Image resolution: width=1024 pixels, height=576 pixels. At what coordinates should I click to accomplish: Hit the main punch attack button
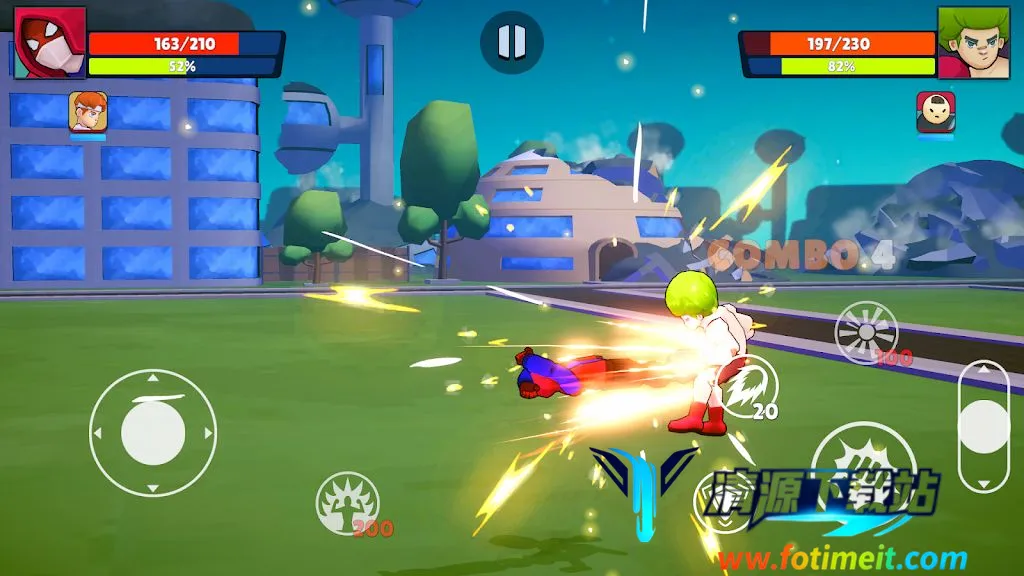tap(849, 461)
